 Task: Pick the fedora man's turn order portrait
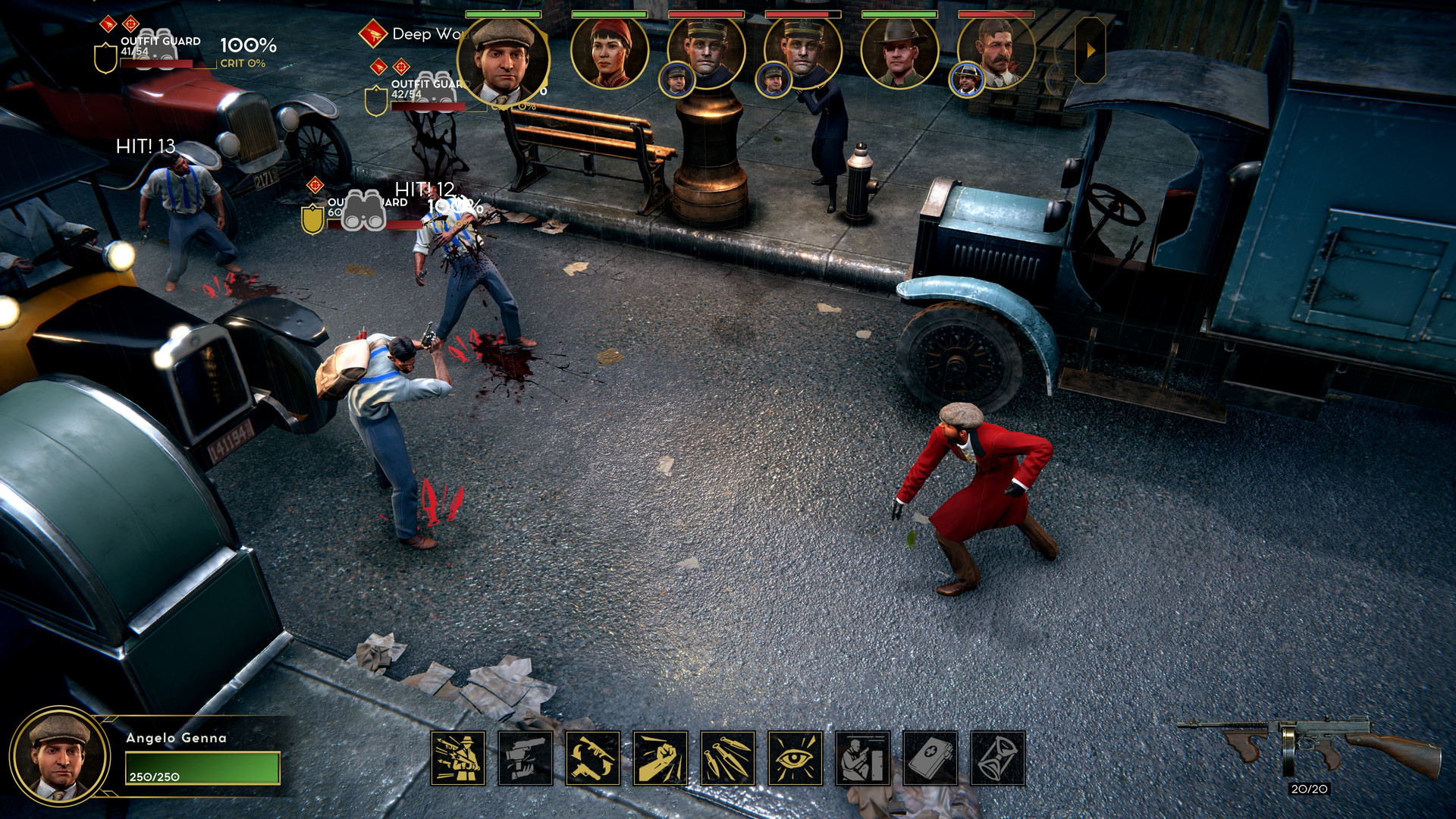899,51
